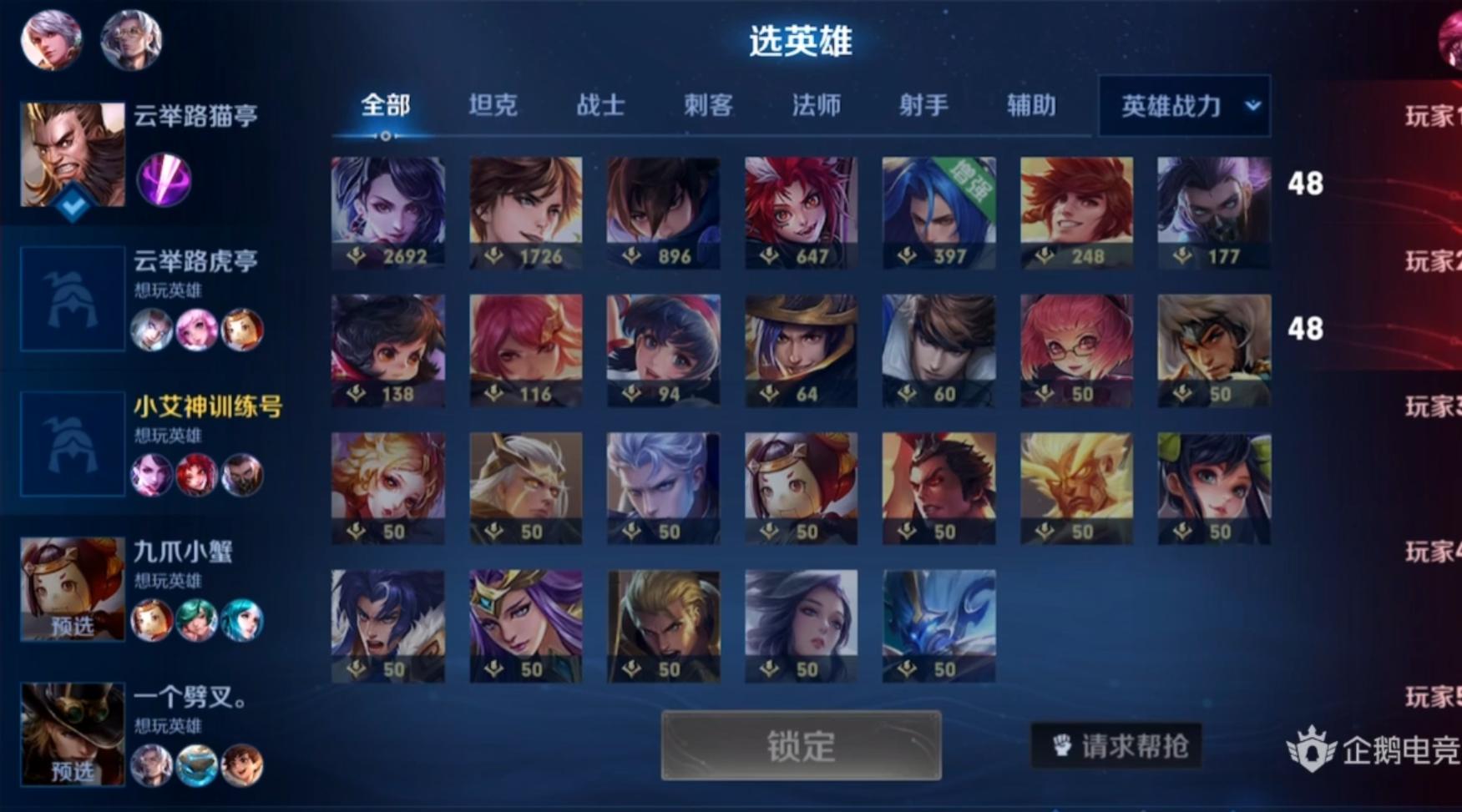This screenshot has height=812, width=1462.
Task: Open the 英雄战力 sorting dropdown
Action: click(1182, 106)
